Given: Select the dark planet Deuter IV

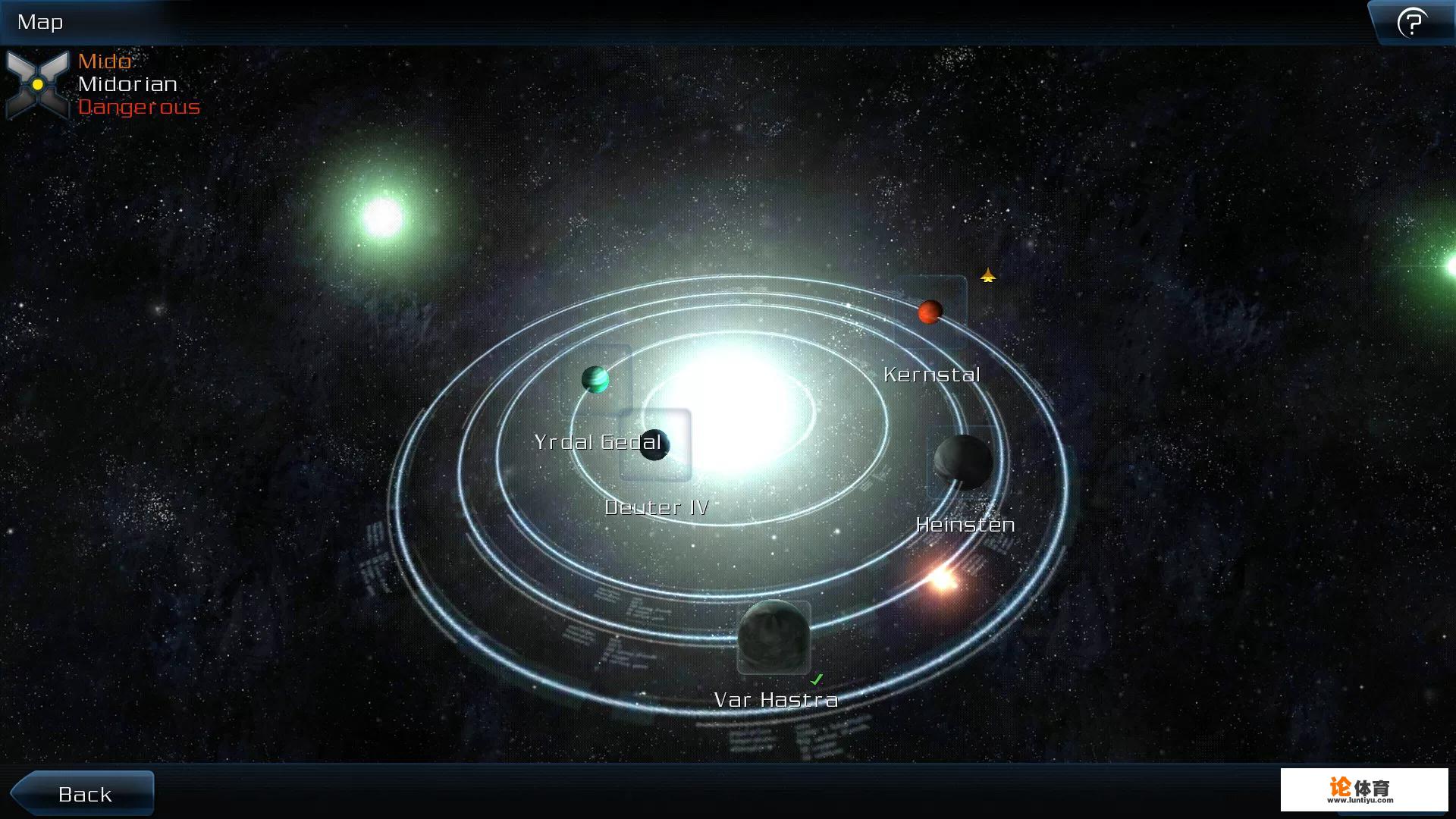Looking at the screenshot, I should tap(654, 445).
